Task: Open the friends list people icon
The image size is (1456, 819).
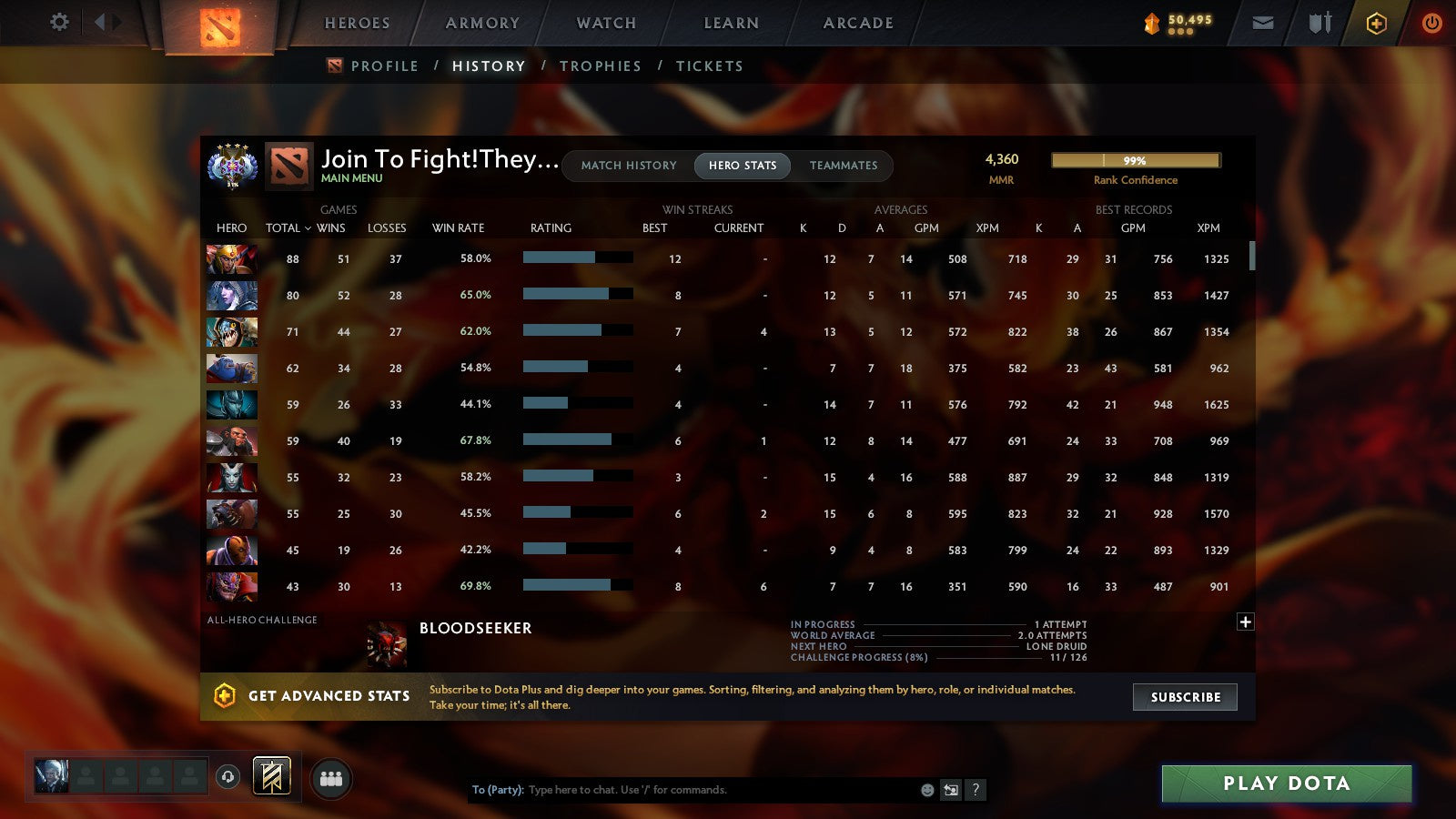Action: [331, 777]
